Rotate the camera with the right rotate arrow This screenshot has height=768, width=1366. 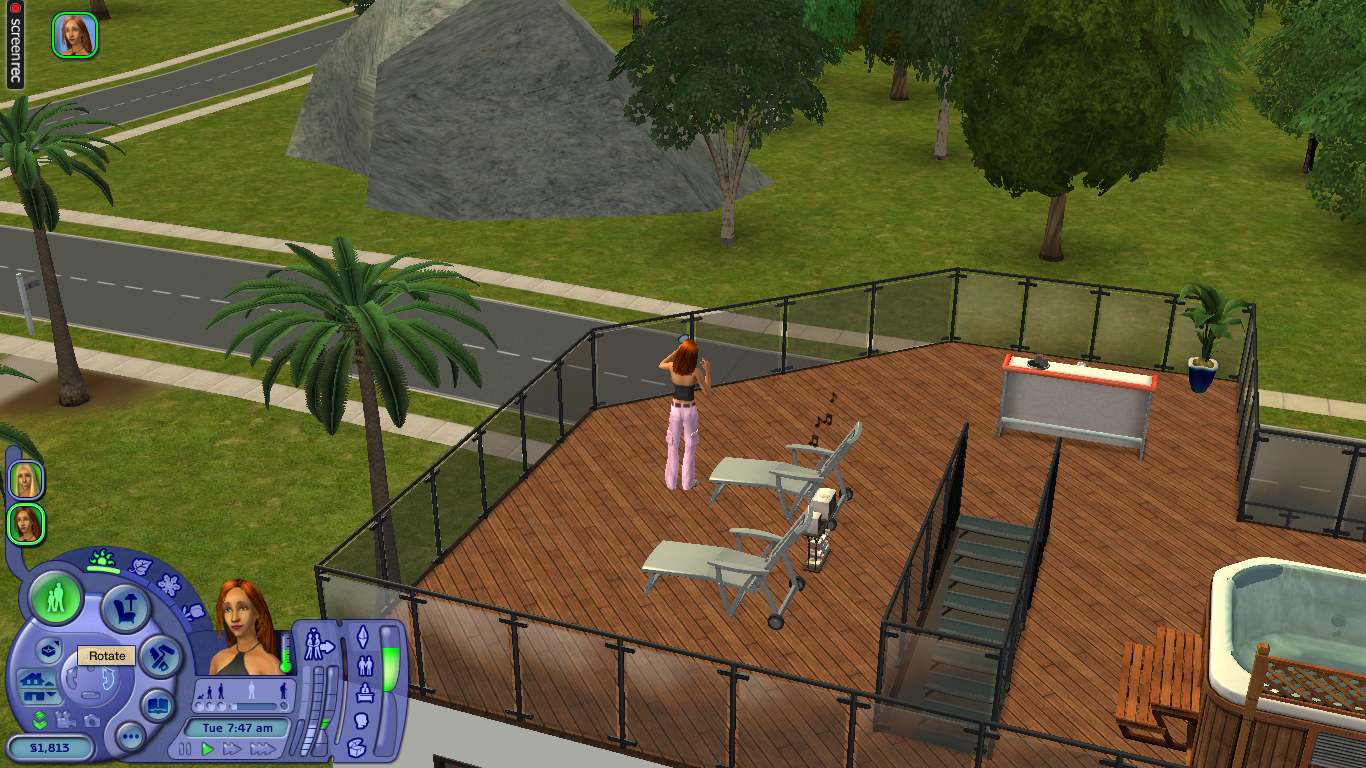coord(106,678)
